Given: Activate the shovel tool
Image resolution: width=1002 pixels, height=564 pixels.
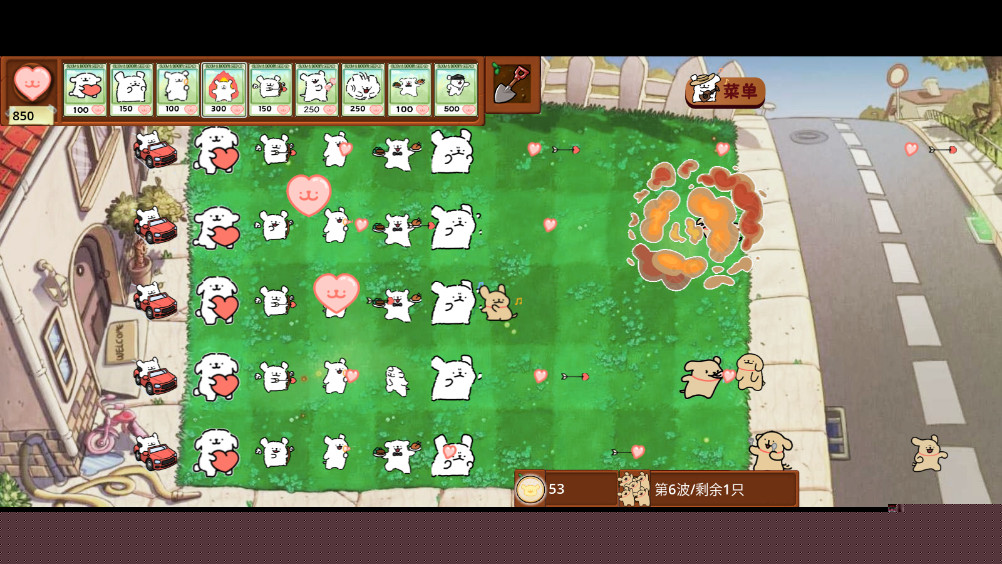Looking at the screenshot, I should click(512, 84).
